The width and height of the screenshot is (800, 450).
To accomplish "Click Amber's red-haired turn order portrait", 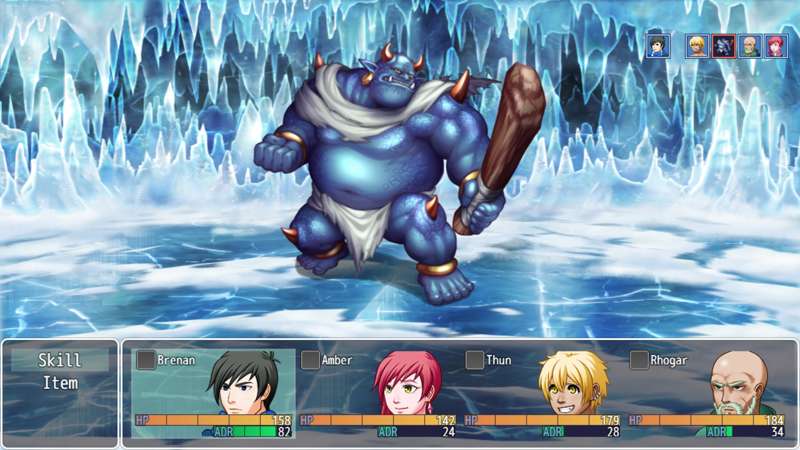I will 775,46.
